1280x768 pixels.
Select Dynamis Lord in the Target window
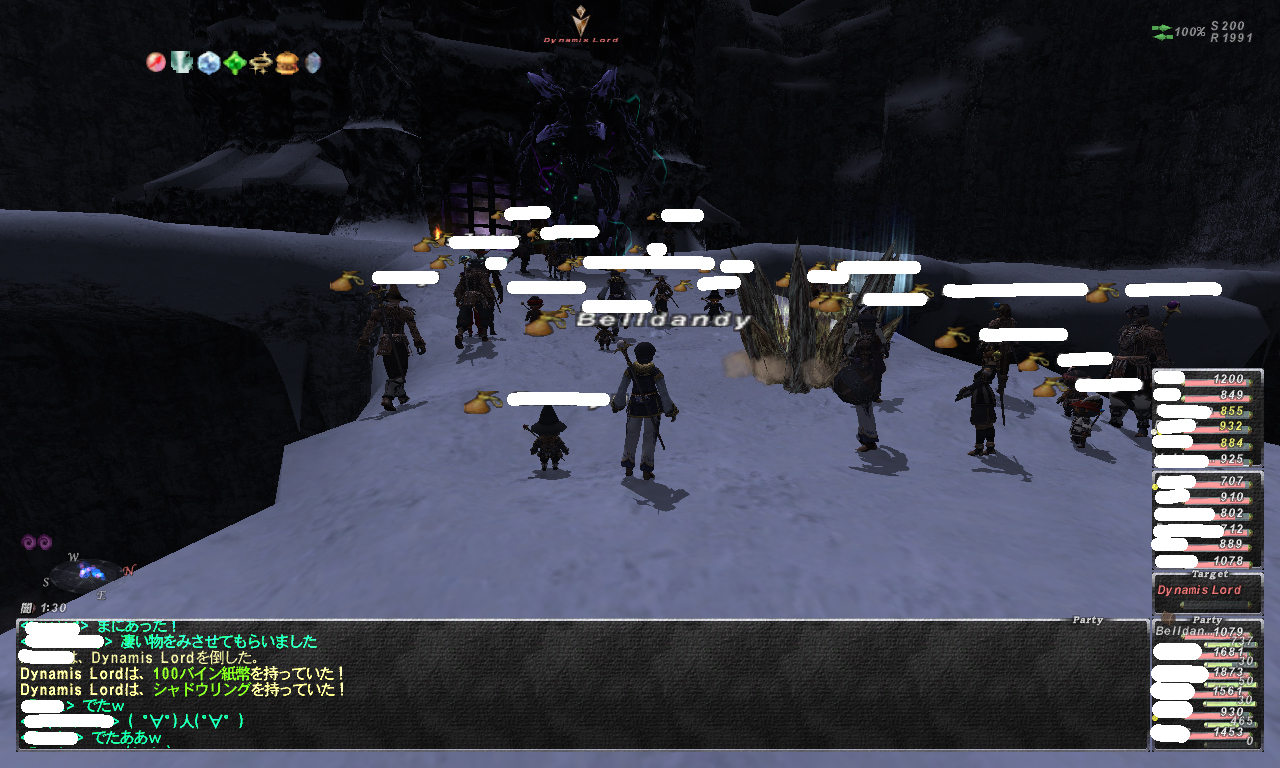pos(1199,591)
